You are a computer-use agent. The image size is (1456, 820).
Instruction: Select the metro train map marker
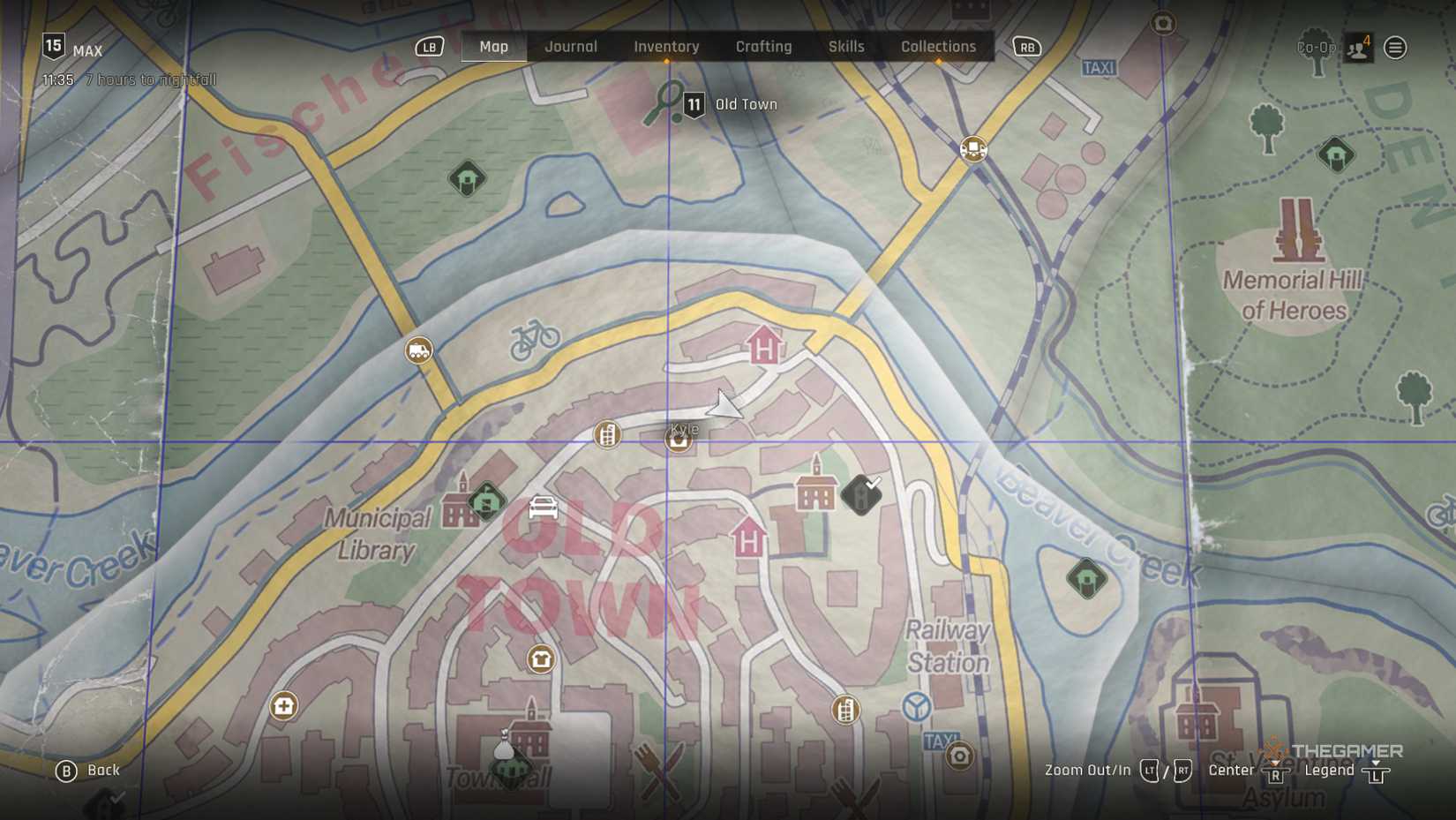972,148
